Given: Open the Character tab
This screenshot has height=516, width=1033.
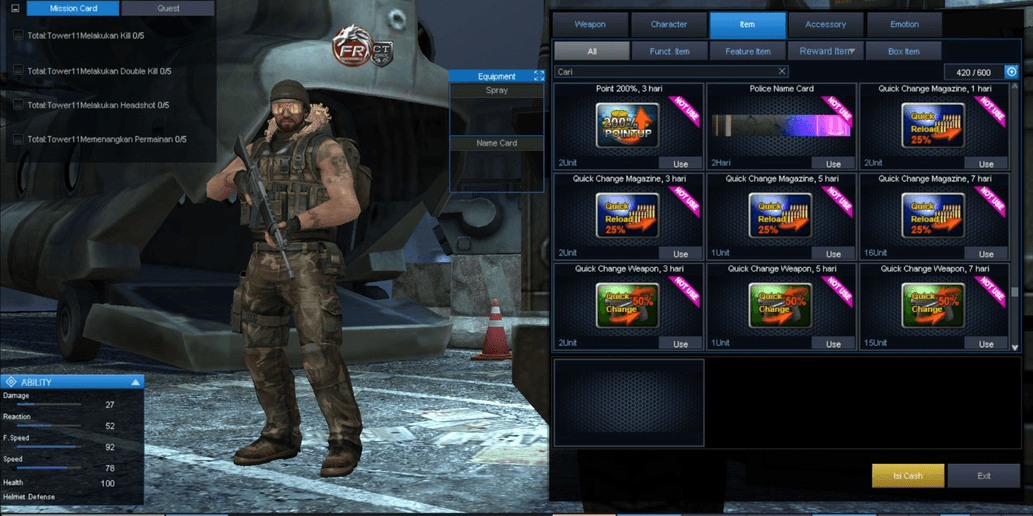Looking at the screenshot, I should (x=668, y=24).
